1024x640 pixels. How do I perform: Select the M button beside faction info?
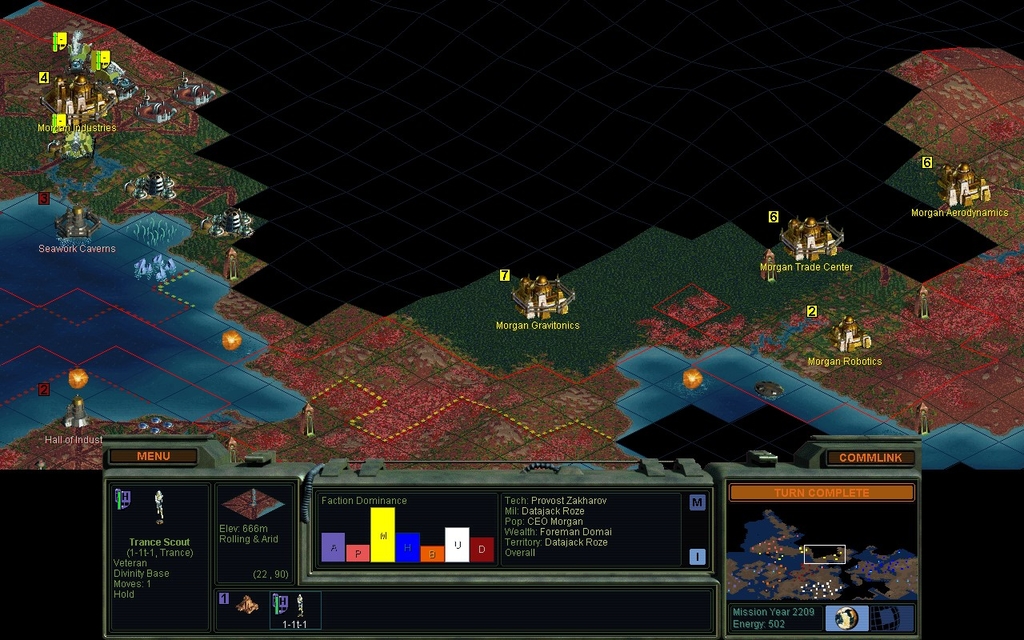[697, 503]
